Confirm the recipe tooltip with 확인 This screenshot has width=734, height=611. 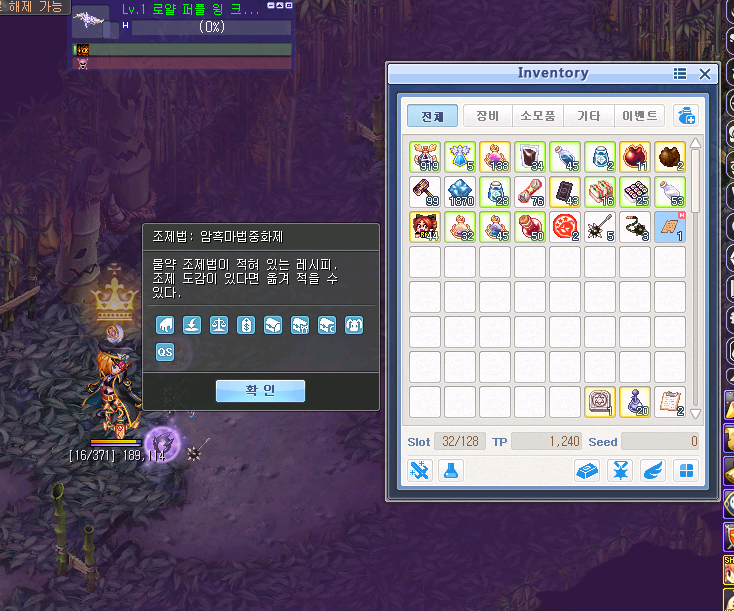tap(260, 391)
